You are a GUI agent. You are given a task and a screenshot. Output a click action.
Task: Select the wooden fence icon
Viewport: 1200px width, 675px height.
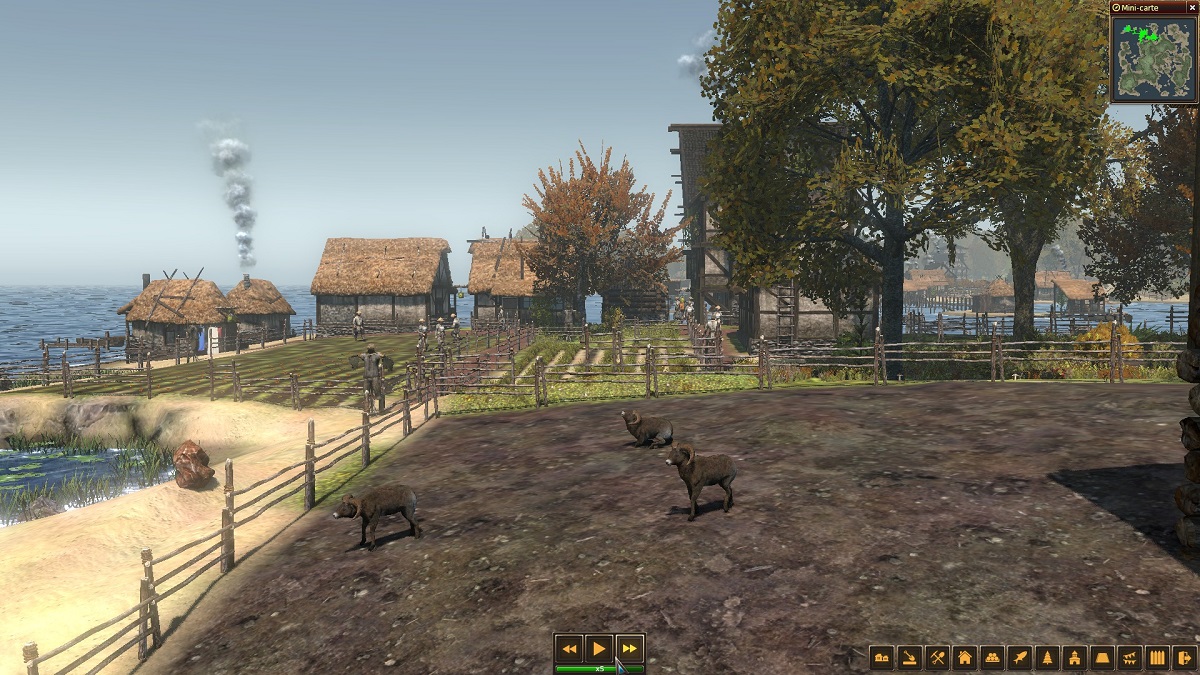pyautogui.click(x=1157, y=657)
